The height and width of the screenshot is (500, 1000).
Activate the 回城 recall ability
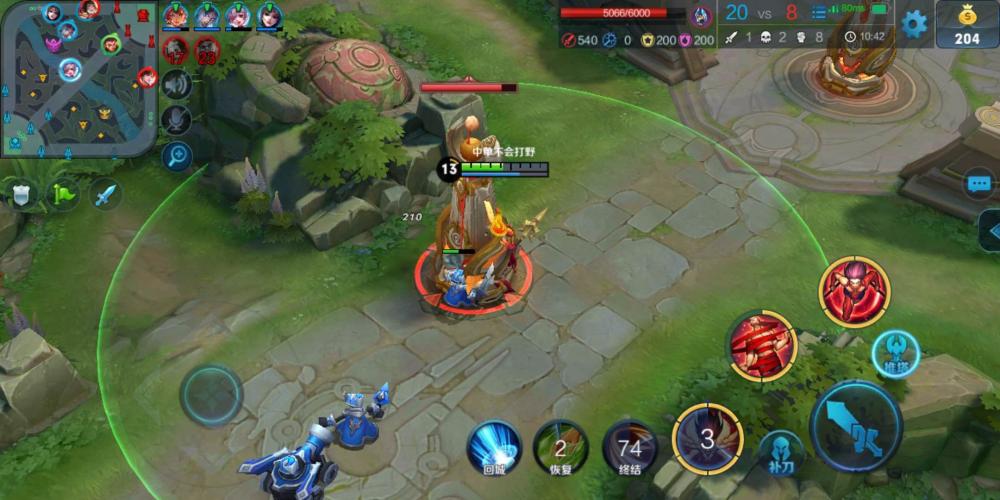click(x=495, y=446)
